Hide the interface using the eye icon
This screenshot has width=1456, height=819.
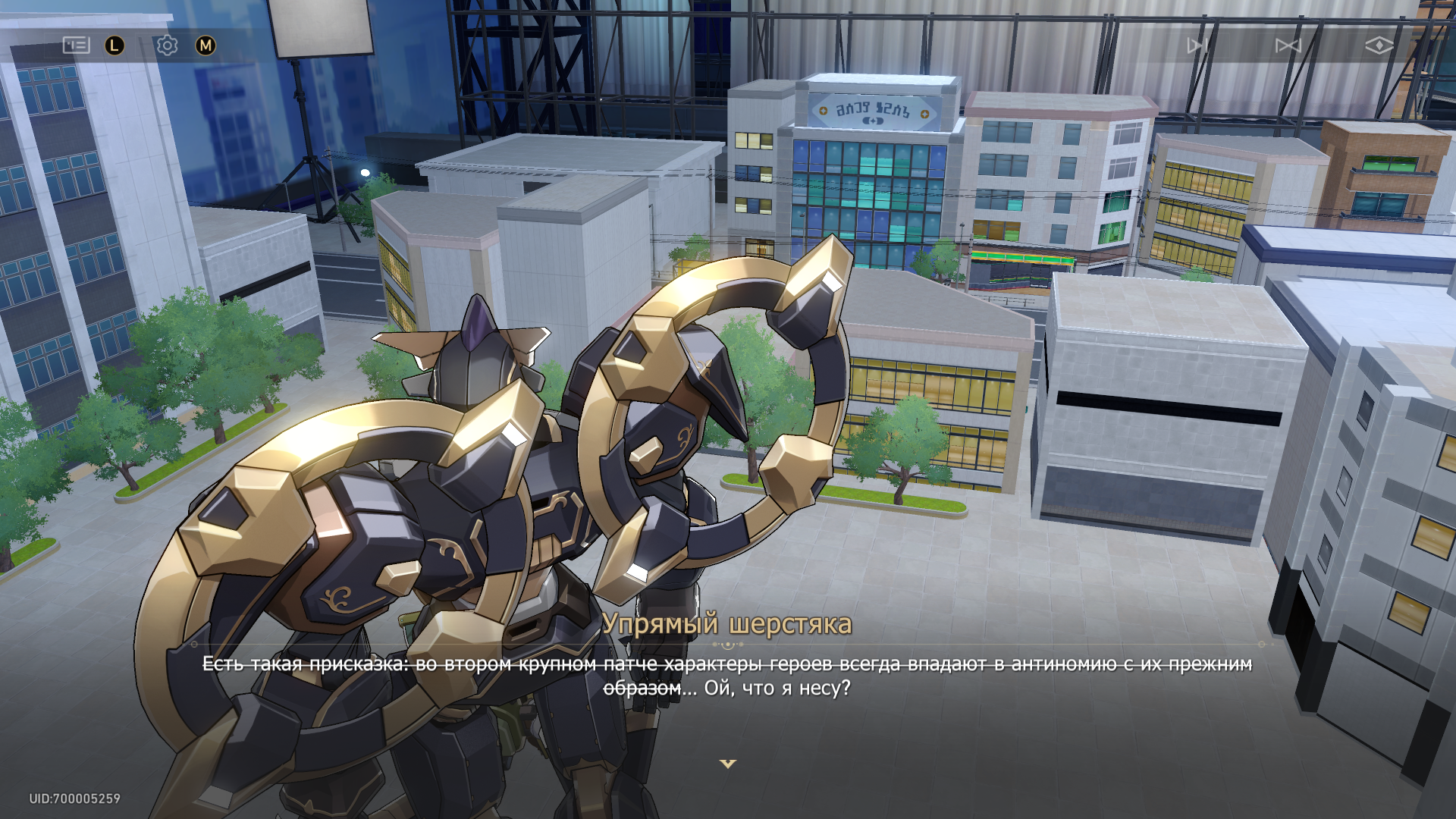(x=1379, y=45)
